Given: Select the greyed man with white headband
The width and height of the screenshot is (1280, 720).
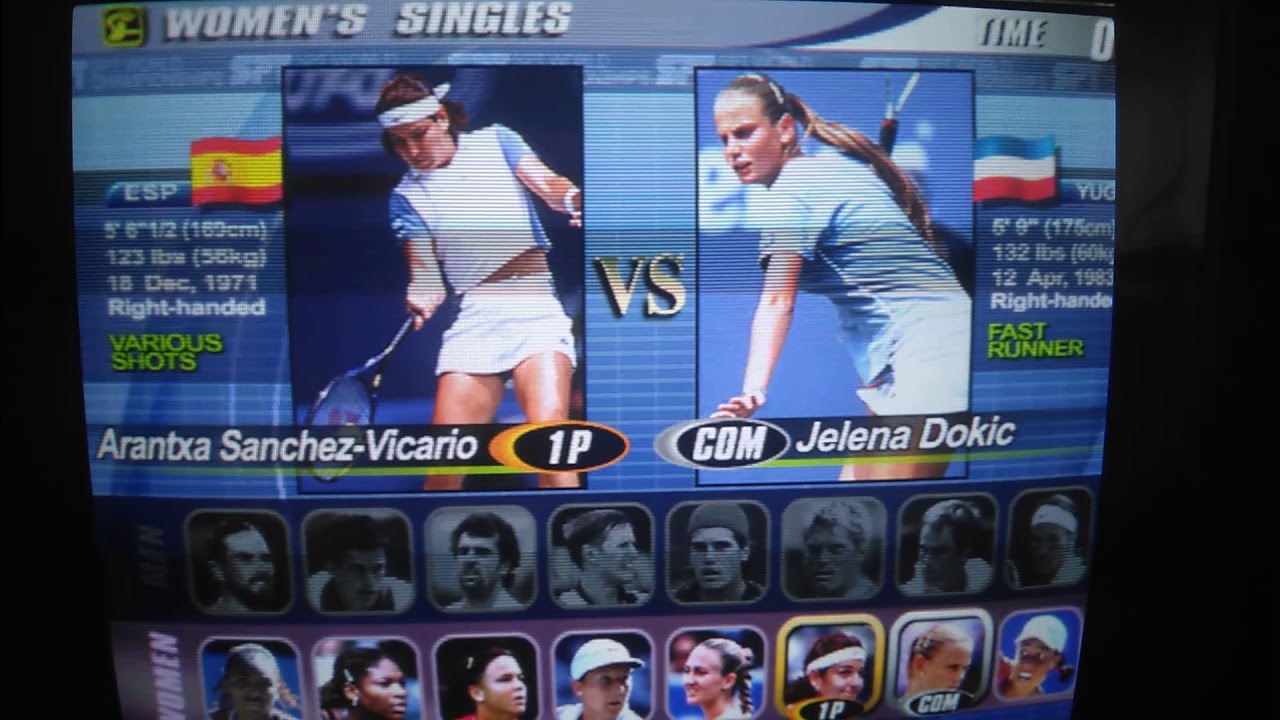Looking at the screenshot, I should pyautogui.click(x=1048, y=540).
